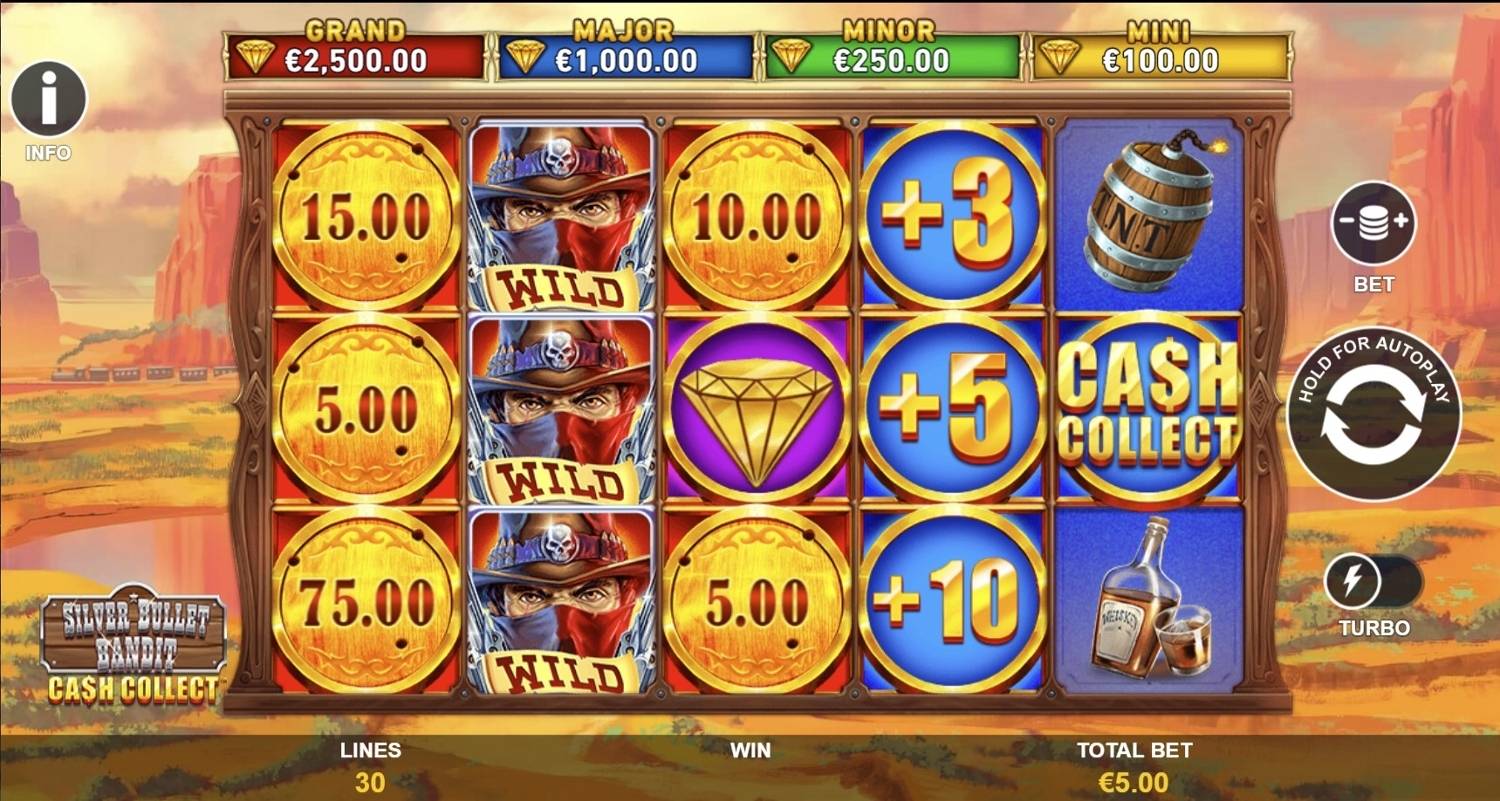1500x801 pixels.
Task: Toggle the +3 bonus symbol
Action: [x=952, y=213]
